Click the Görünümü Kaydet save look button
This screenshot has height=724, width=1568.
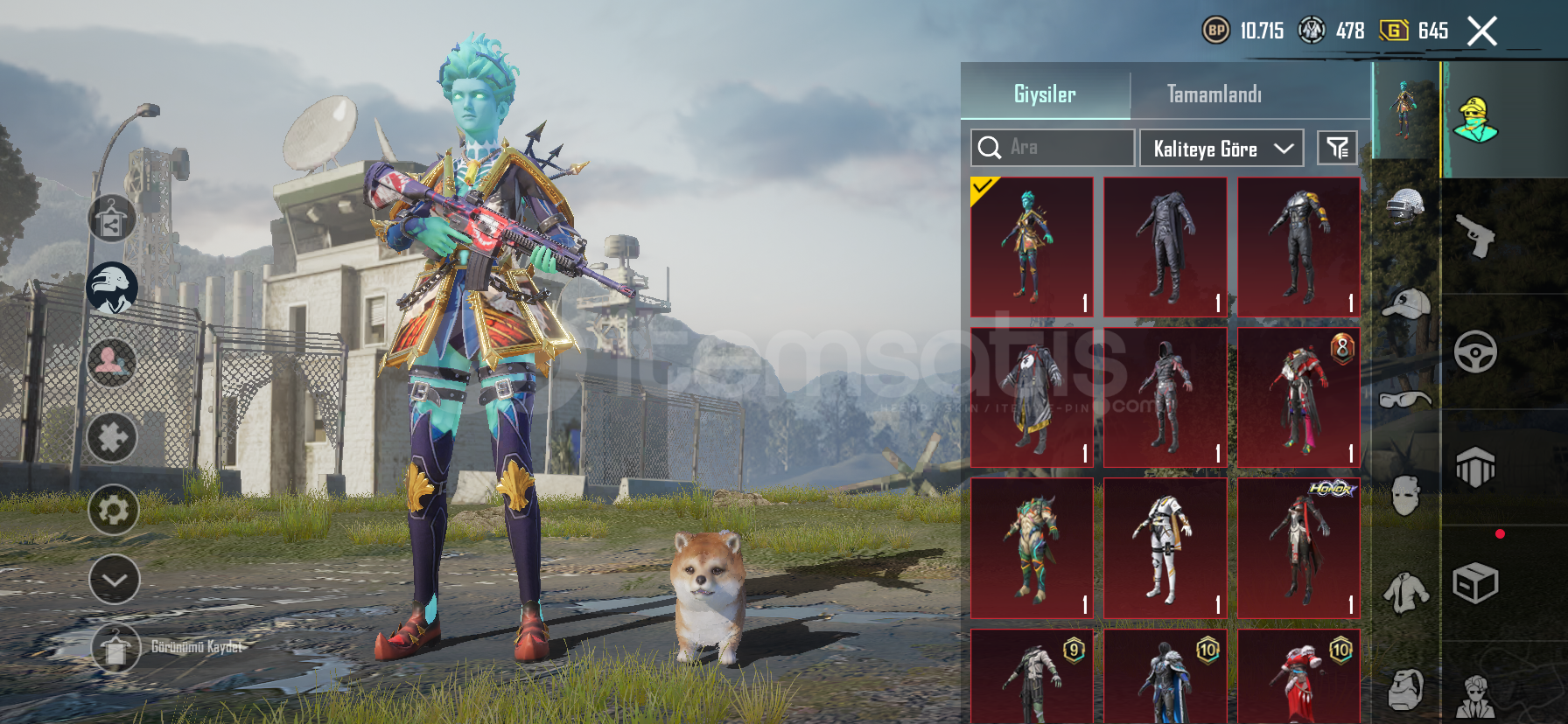click(x=115, y=648)
